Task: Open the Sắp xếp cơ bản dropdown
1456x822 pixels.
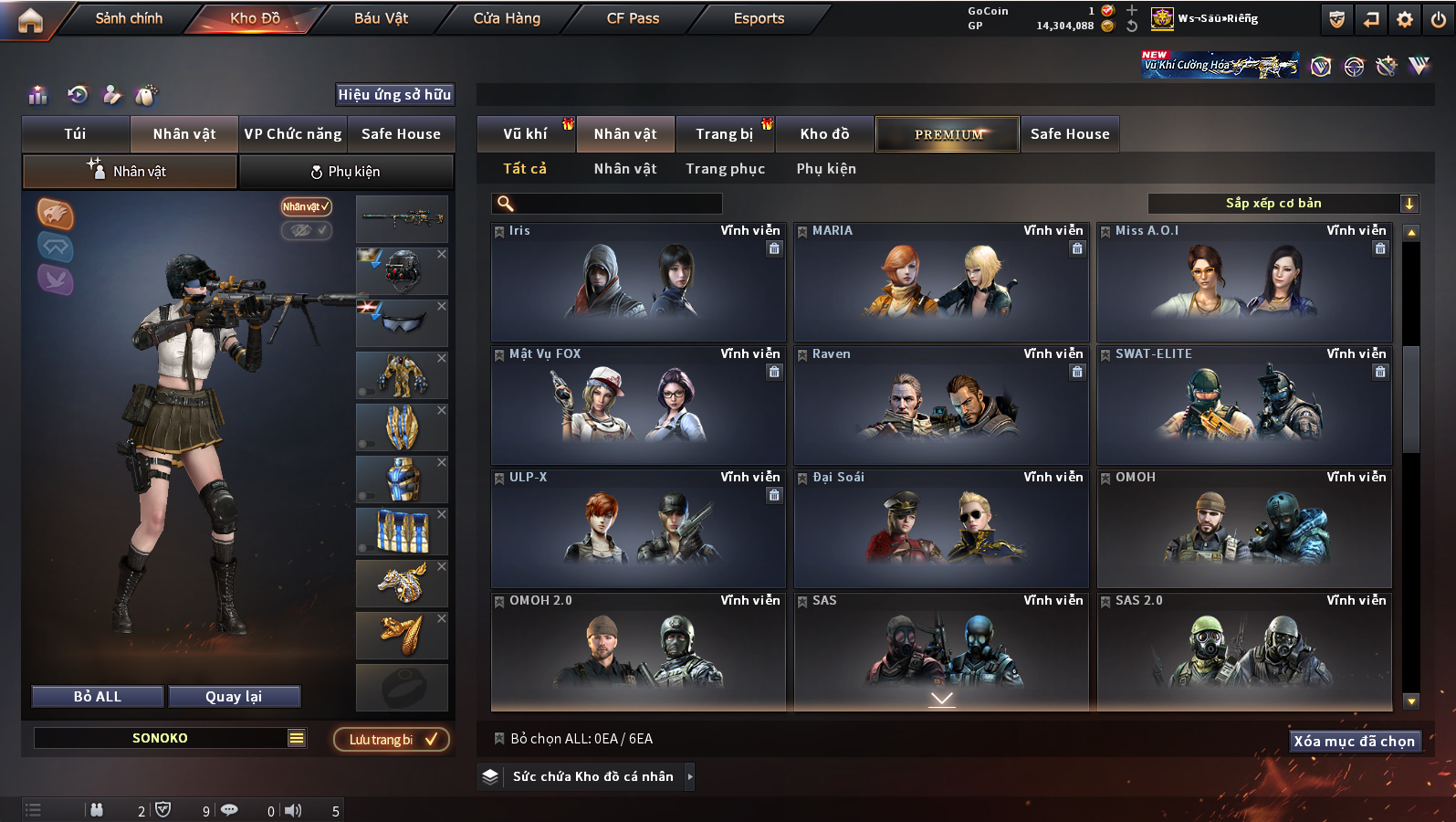Action: point(1283,204)
